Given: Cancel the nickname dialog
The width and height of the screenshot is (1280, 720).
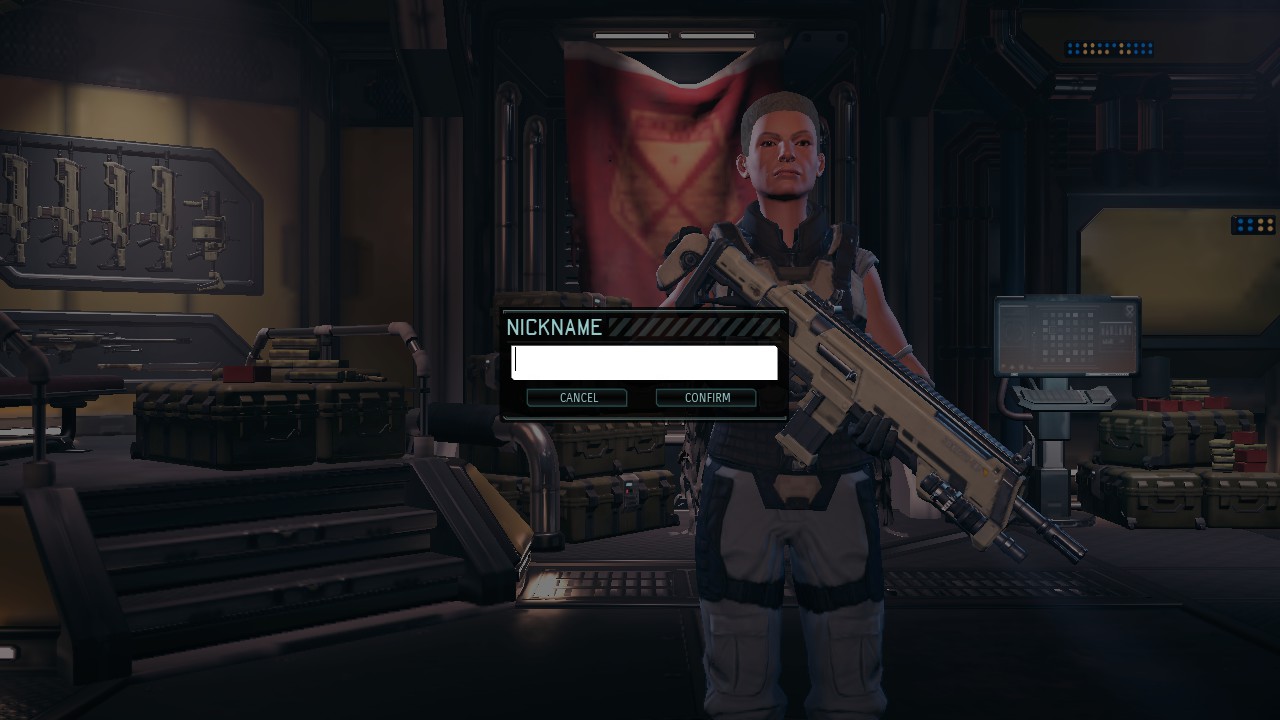Looking at the screenshot, I should 577,398.
